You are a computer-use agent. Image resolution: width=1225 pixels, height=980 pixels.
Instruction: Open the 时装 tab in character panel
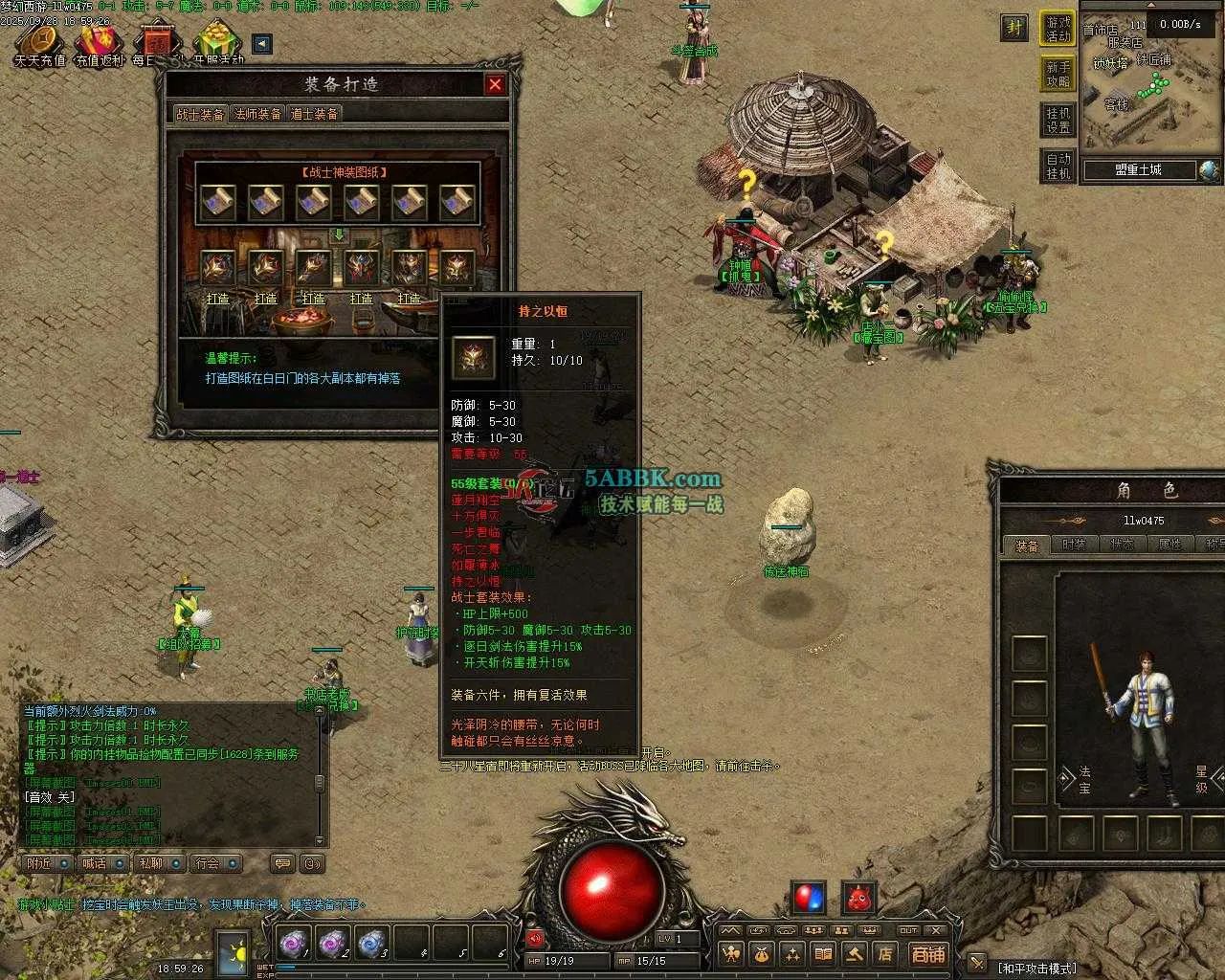pos(1074,545)
